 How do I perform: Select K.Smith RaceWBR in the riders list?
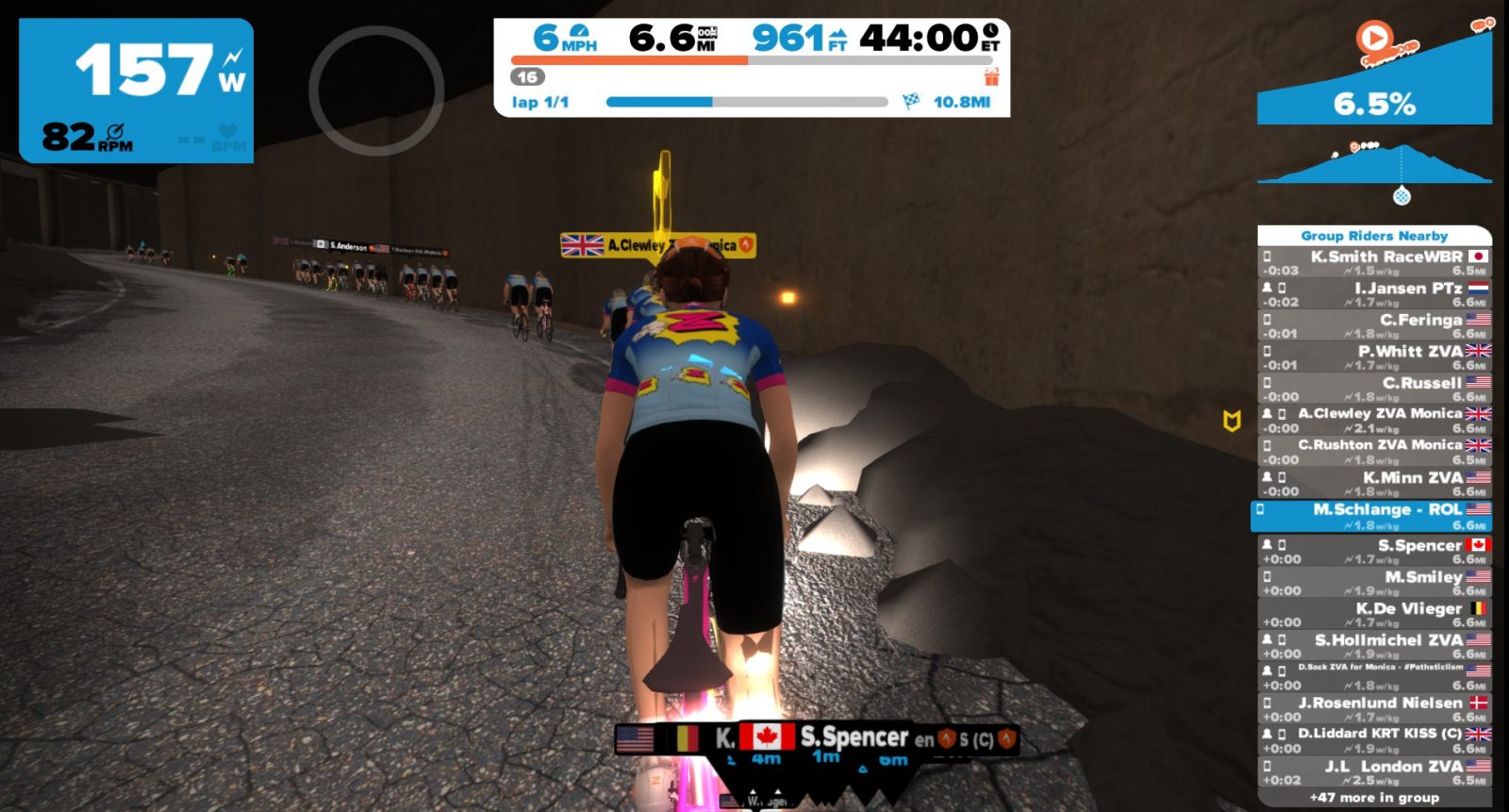1374,262
